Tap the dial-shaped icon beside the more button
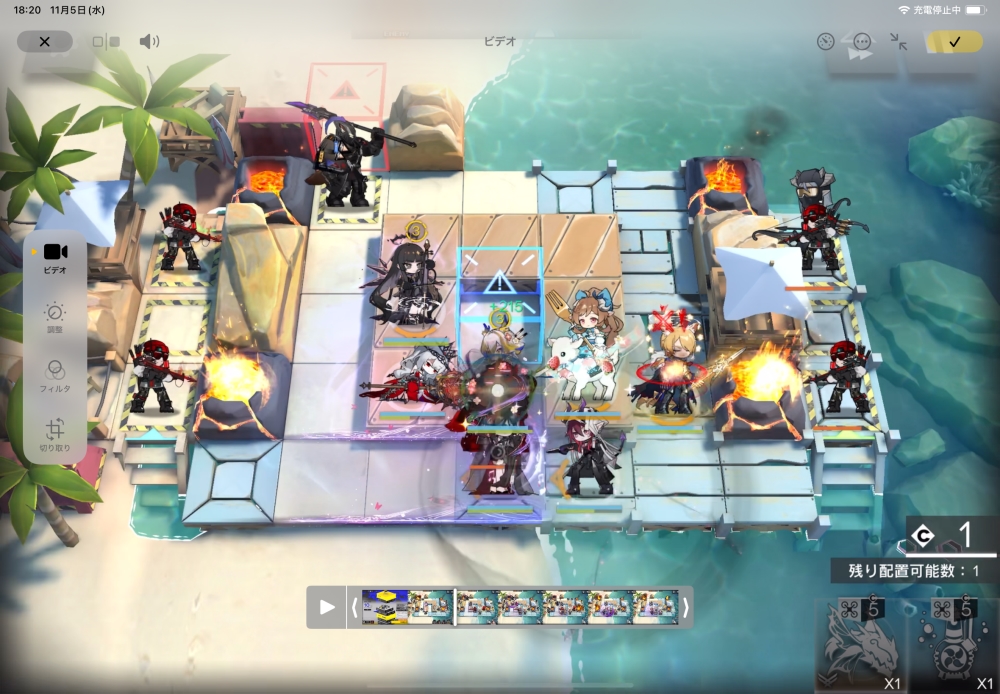 825,42
